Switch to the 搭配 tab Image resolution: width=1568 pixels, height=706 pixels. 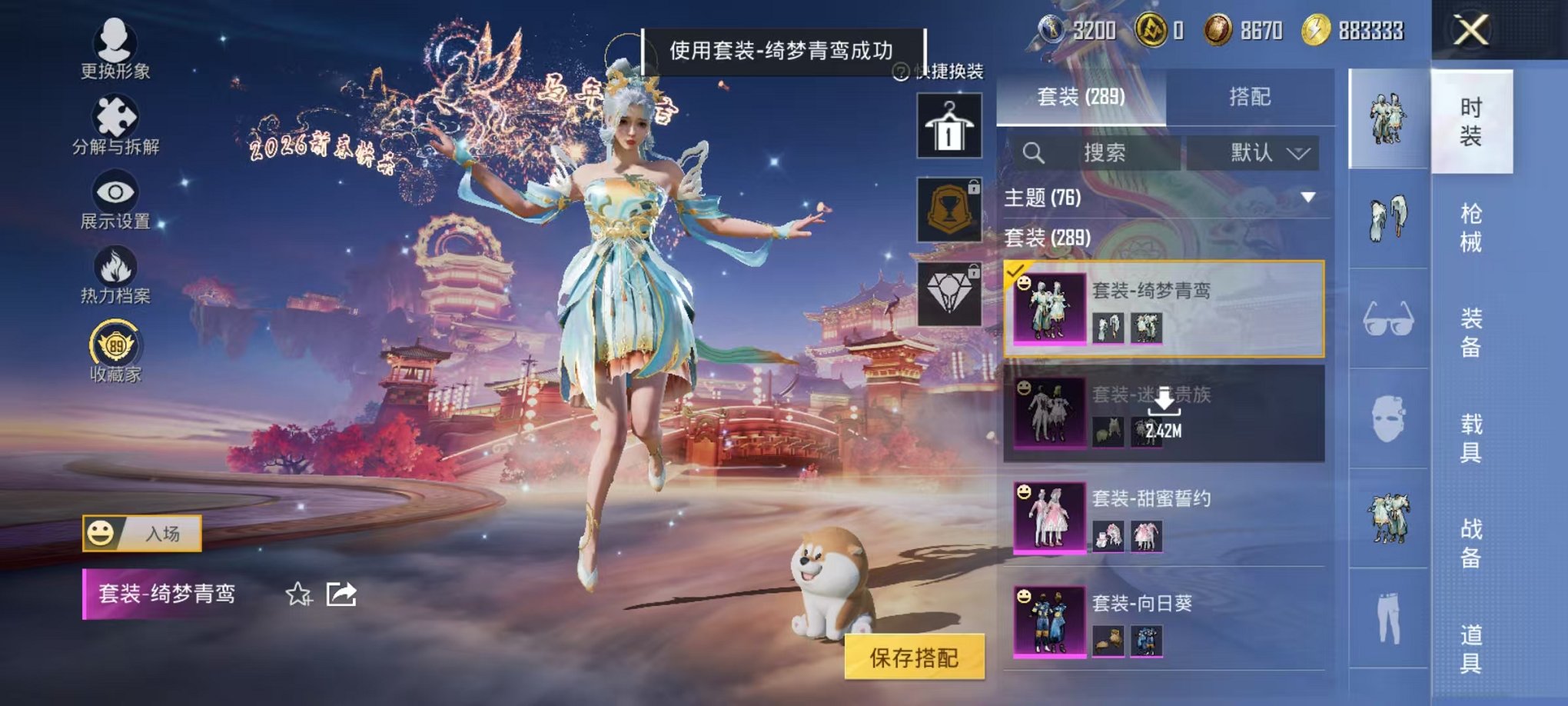[1248, 97]
